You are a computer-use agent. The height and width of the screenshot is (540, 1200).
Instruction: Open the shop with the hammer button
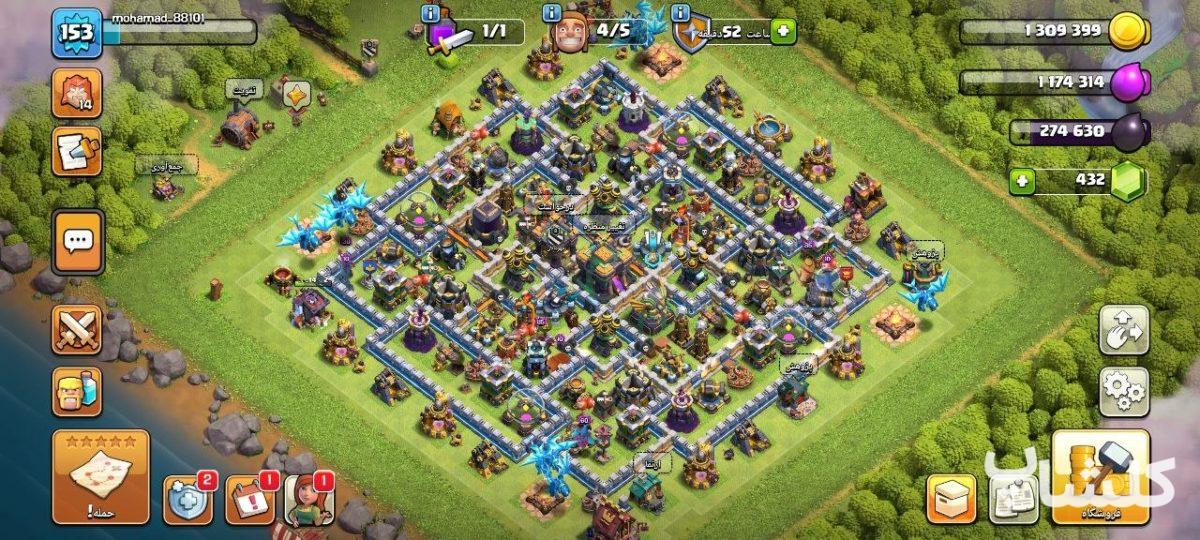(1095, 477)
